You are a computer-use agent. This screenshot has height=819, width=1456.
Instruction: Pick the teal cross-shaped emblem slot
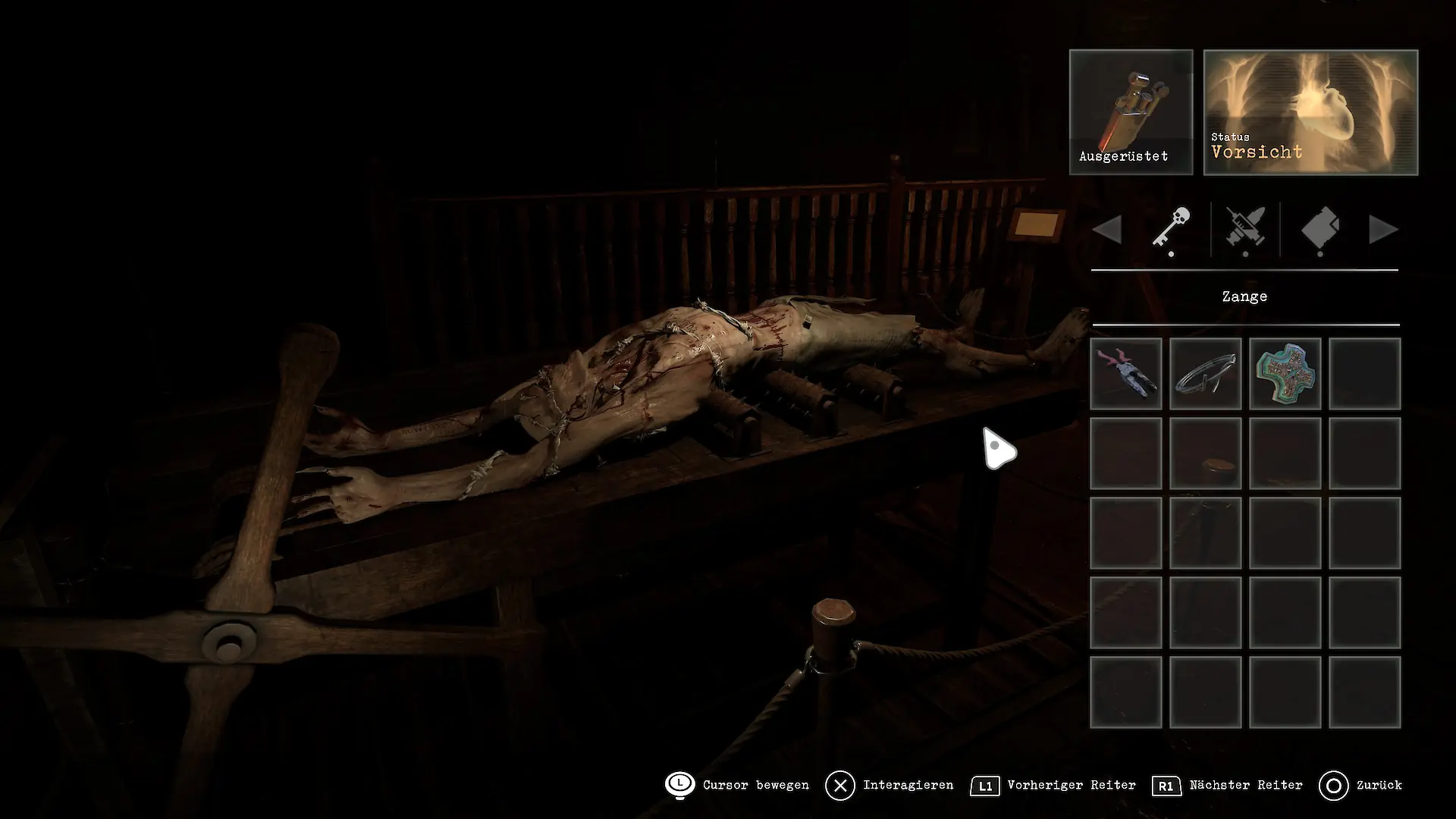1285,374
